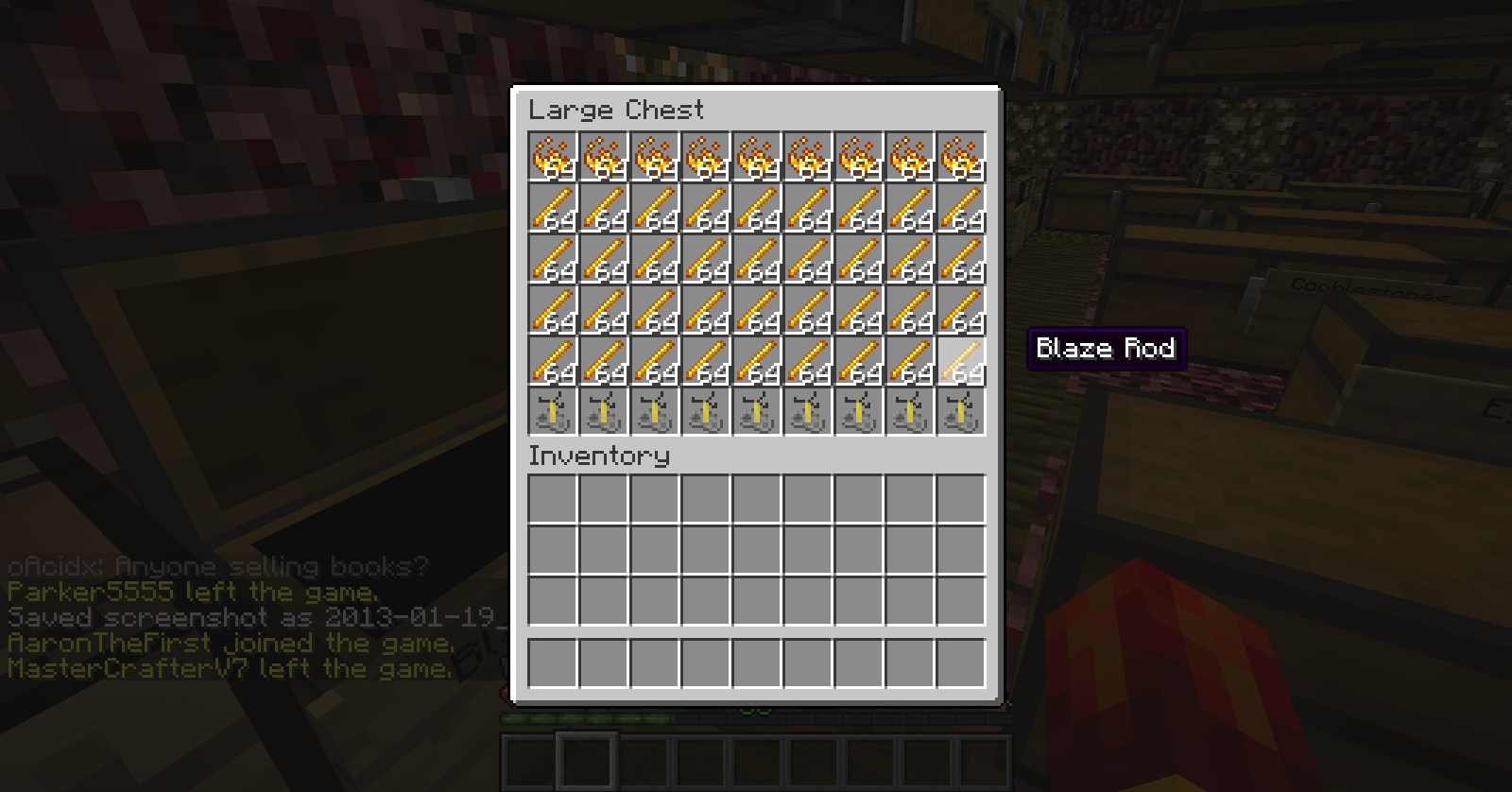Click oAcidx's chat message about selling books
Viewport: 1512px width, 792px height.
(217, 567)
